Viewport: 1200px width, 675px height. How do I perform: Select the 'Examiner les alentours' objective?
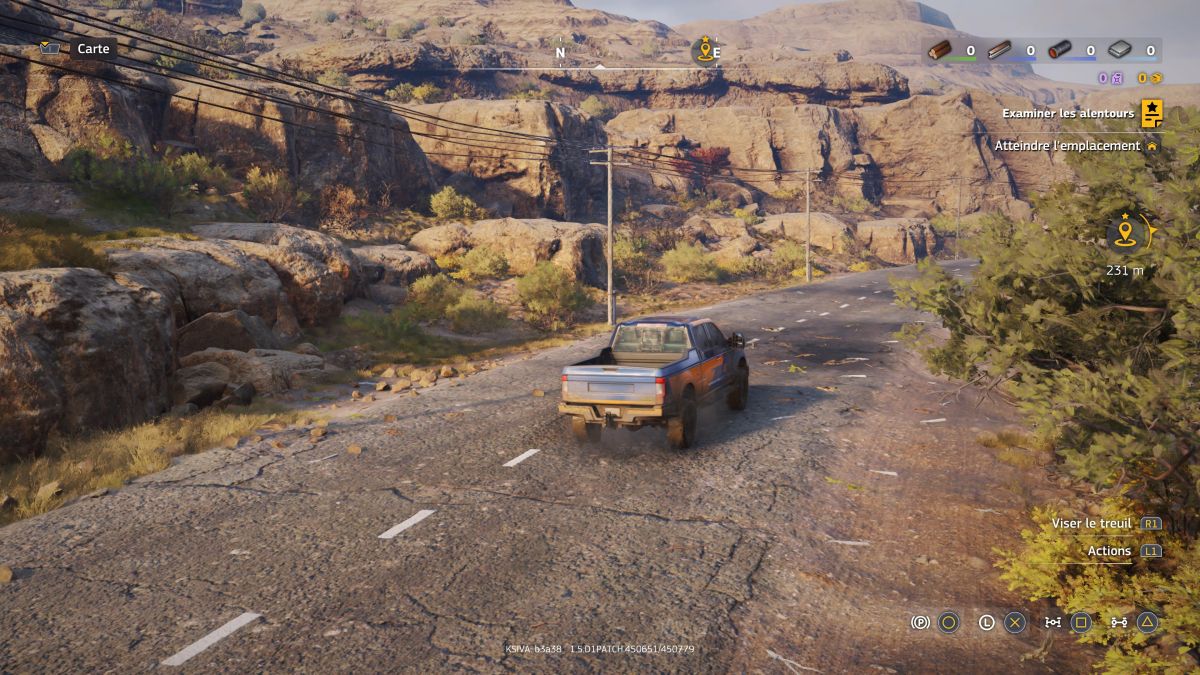click(1068, 114)
